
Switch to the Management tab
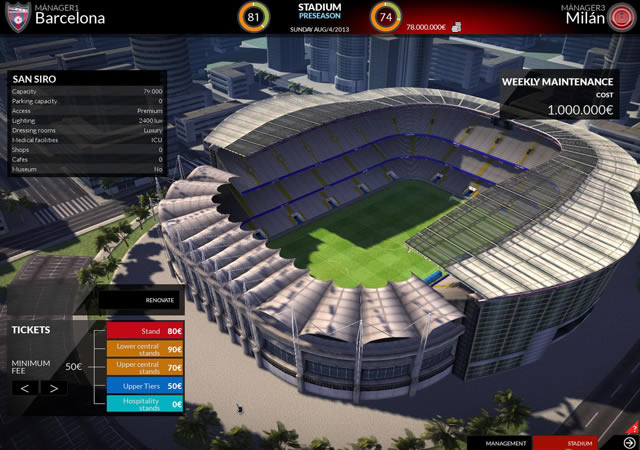pos(506,442)
